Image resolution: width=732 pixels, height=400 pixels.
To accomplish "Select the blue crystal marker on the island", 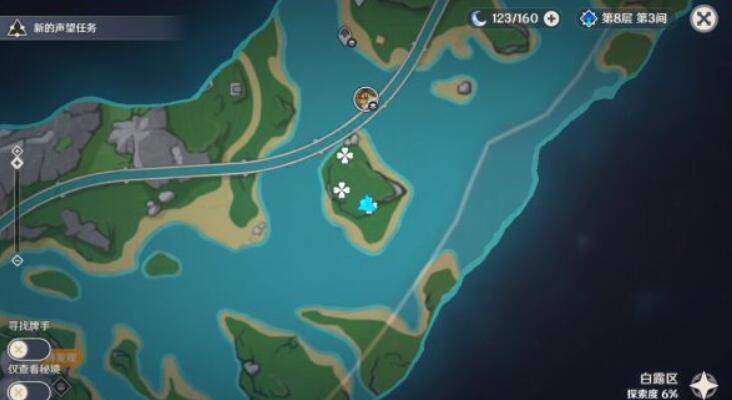I will pyautogui.click(x=369, y=205).
